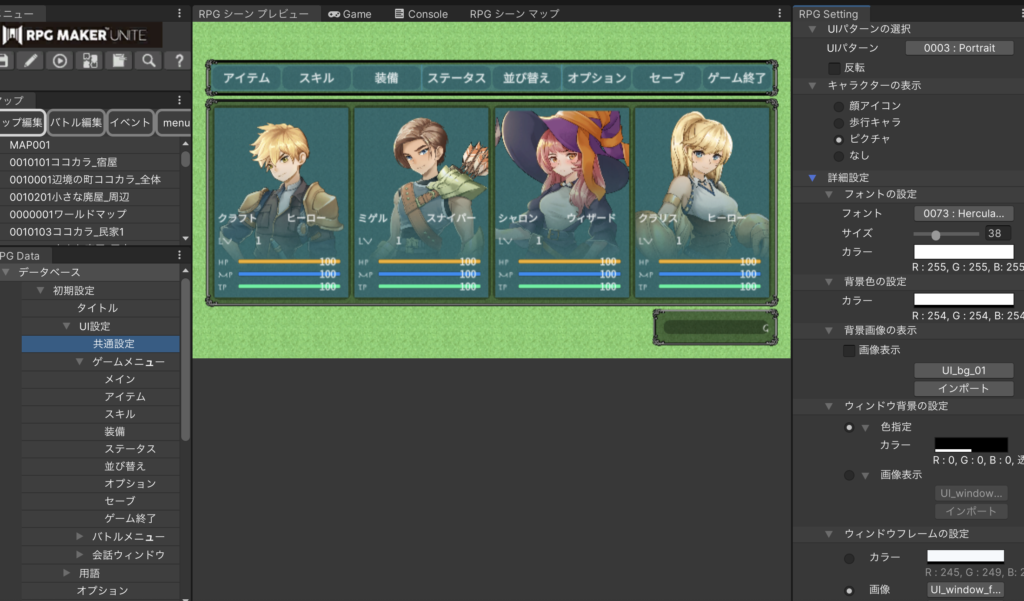Open the Console tab
Screen dimensions: 1024x601
click(x=421, y=14)
